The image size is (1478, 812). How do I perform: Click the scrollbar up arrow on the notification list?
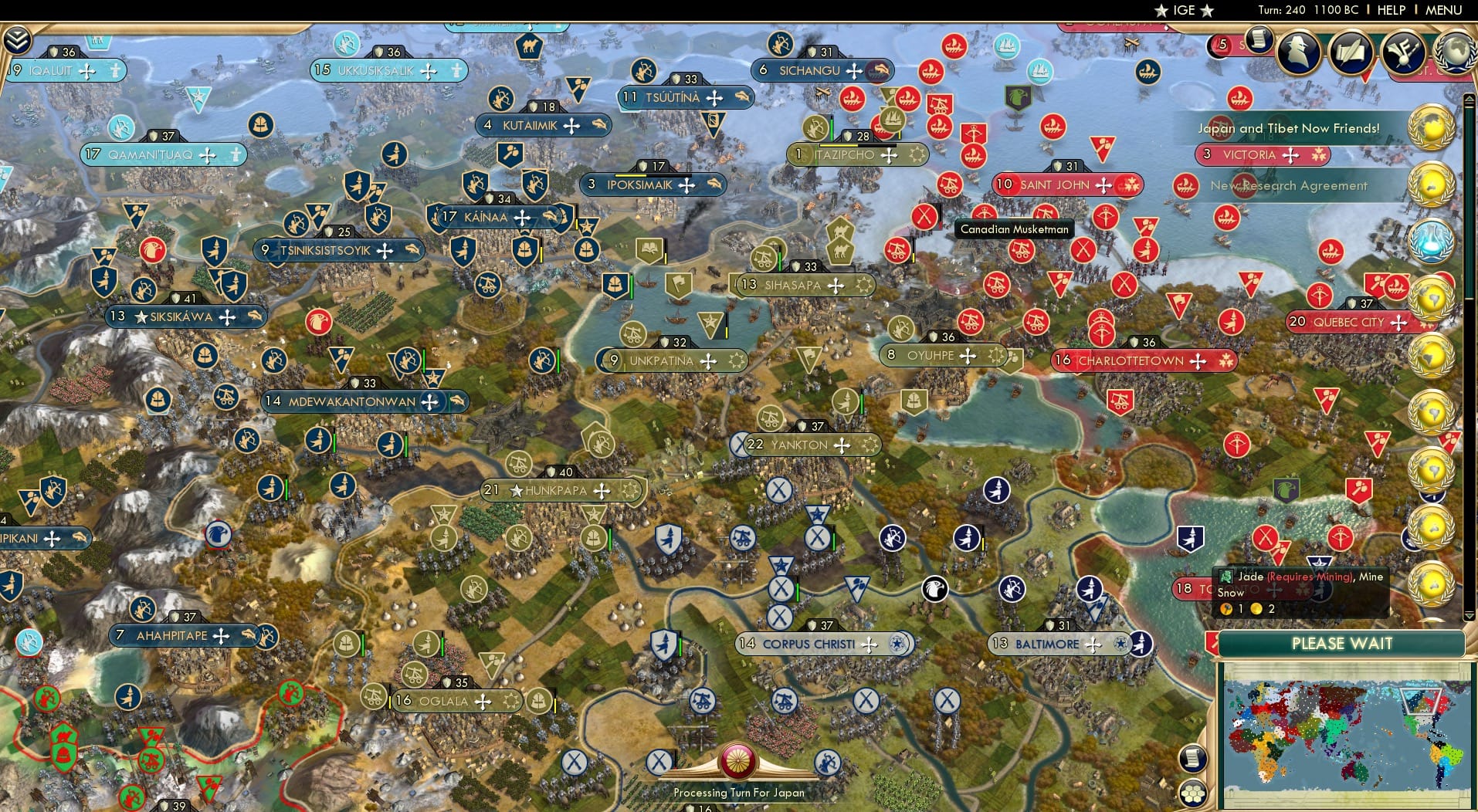[1468, 98]
